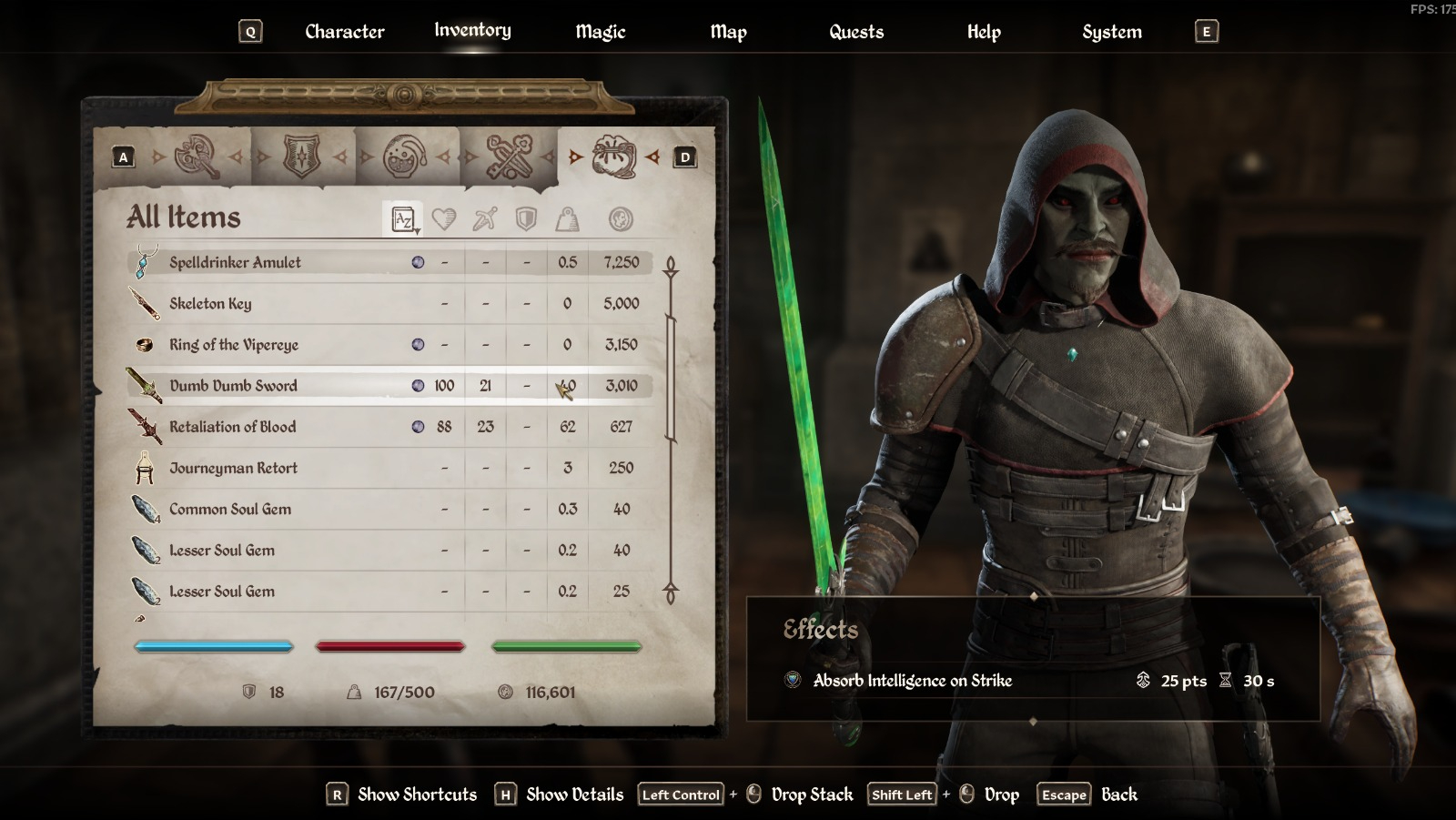Image resolution: width=1456 pixels, height=820 pixels.
Task: Open the Map screen
Action: coord(728,32)
